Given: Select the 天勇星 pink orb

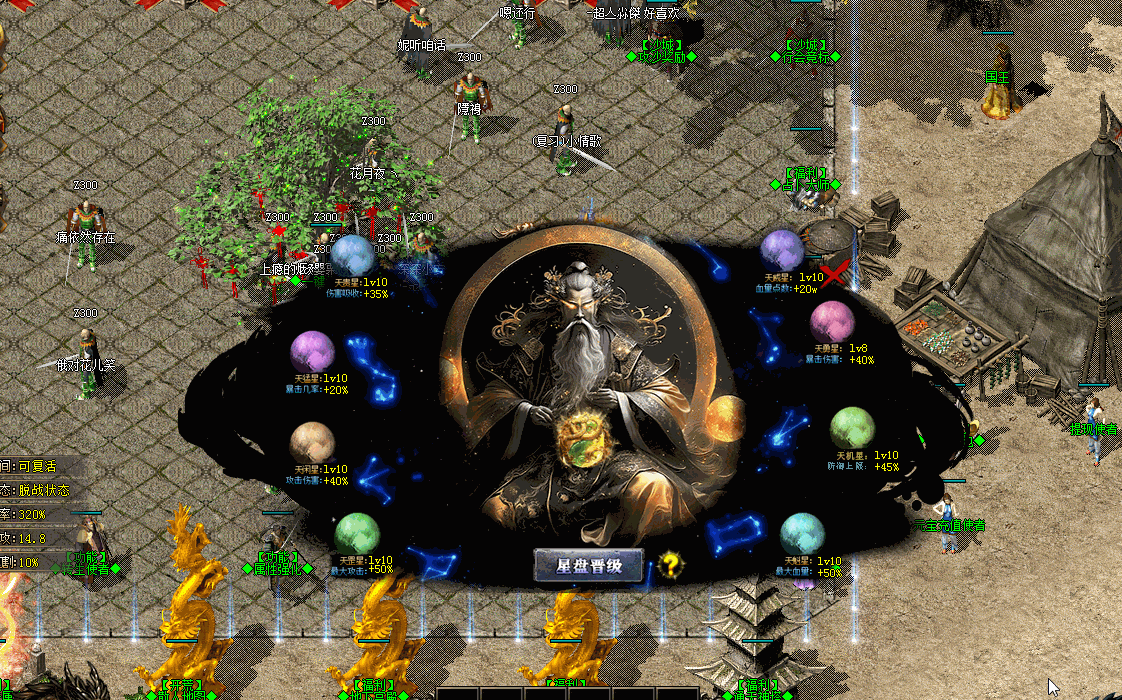Looking at the screenshot, I should [832, 321].
